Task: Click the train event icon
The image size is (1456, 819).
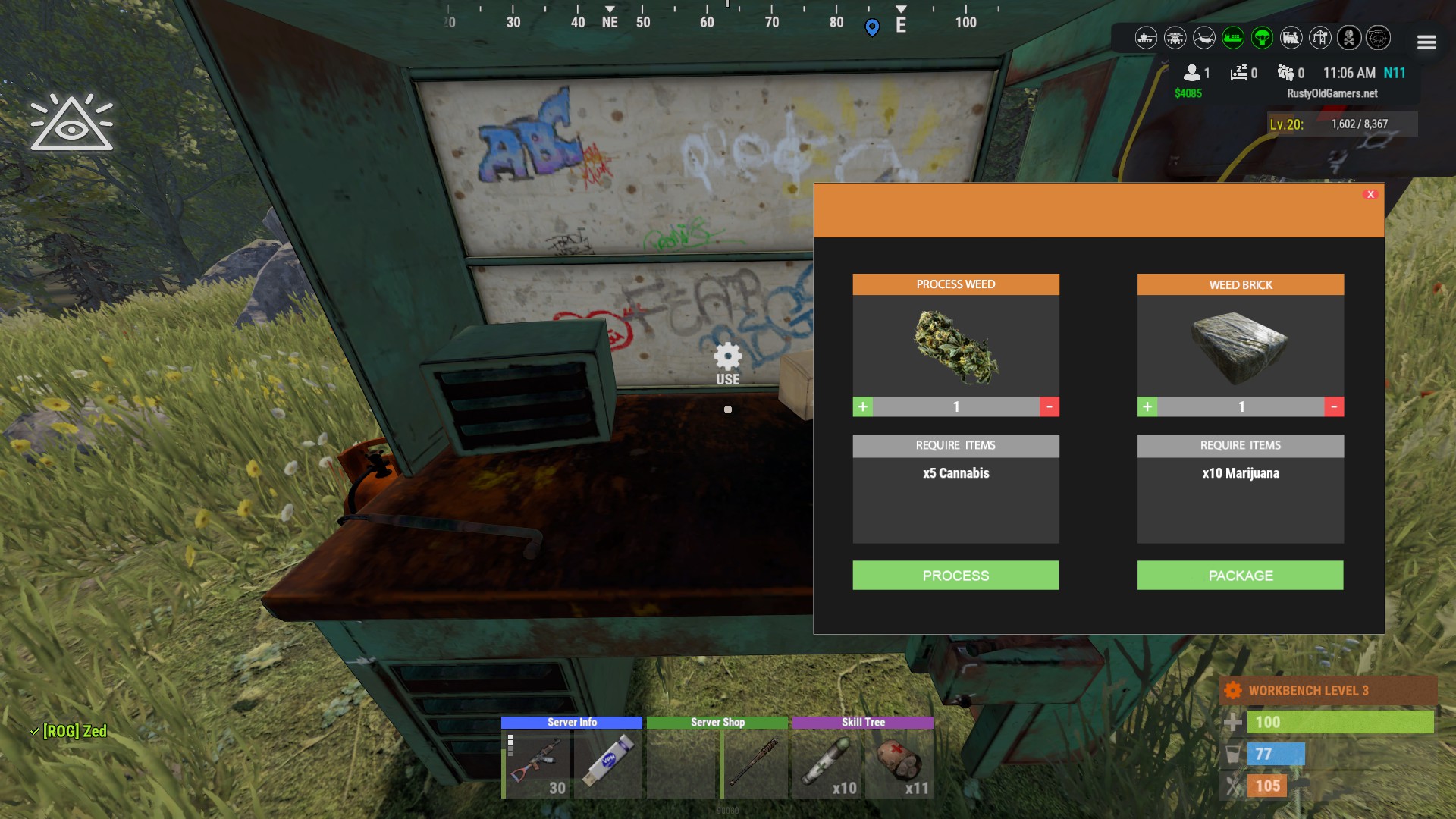Action: click(x=1289, y=38)
